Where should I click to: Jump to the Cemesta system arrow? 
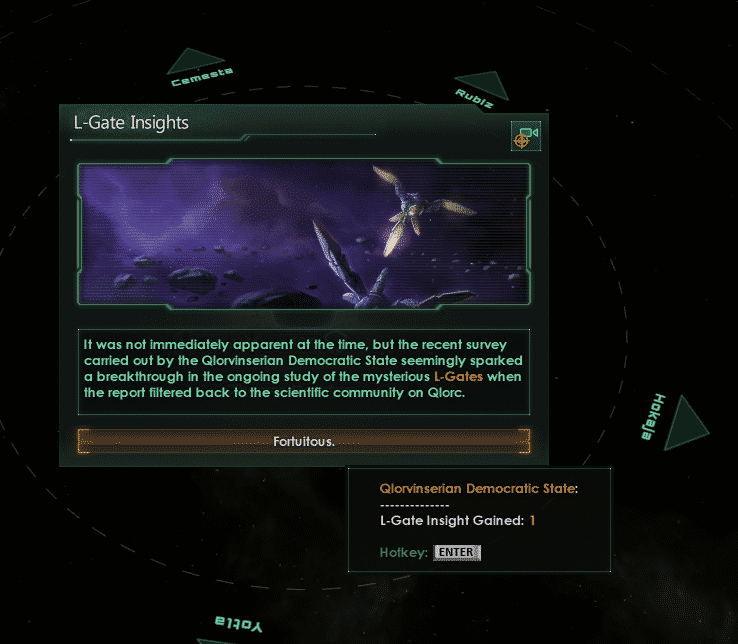(195, 62)
